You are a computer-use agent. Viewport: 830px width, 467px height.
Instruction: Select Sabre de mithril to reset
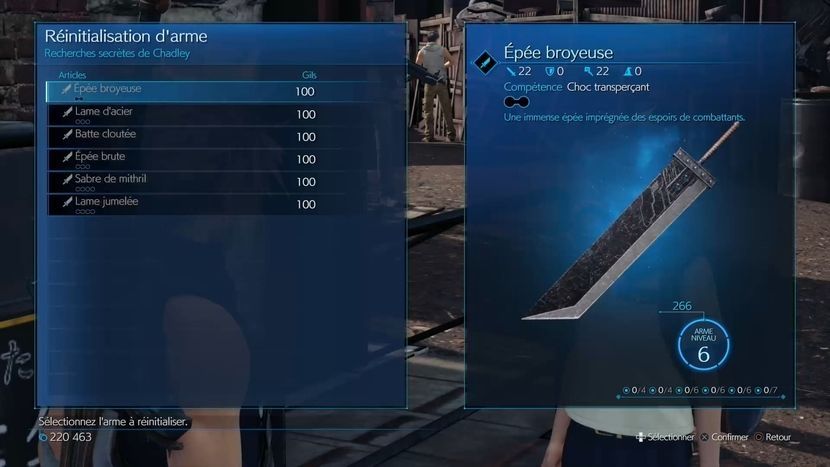click(180, 181)
